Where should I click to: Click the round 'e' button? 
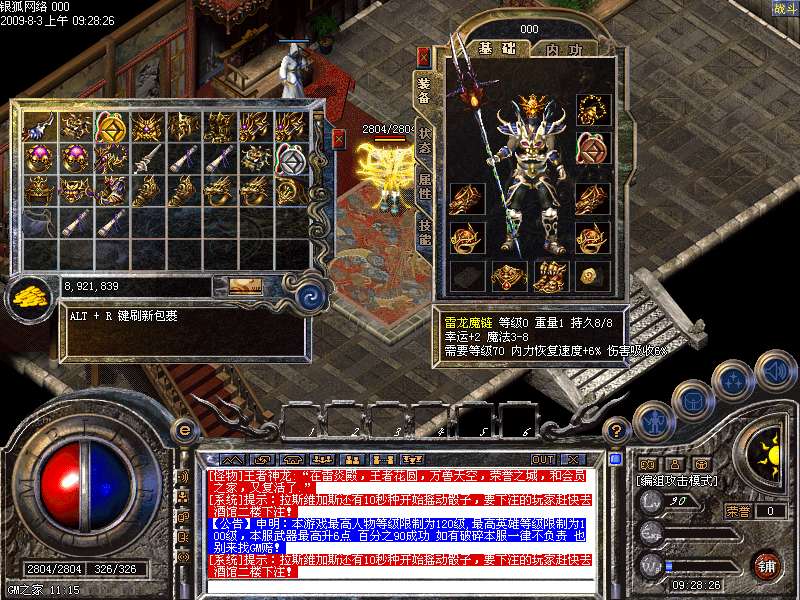[182, 430]
